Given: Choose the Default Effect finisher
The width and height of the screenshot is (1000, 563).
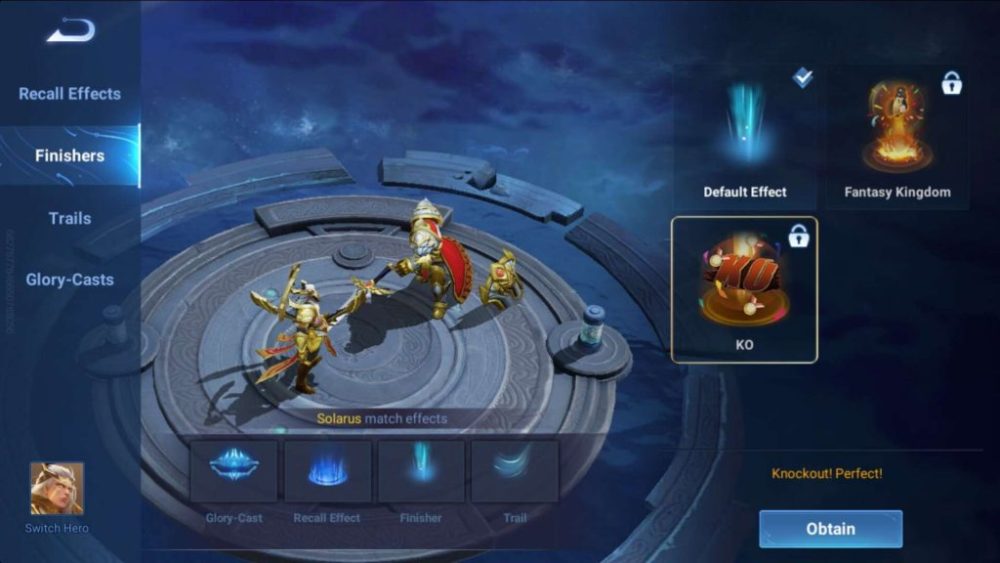Looking at the screenshot, I should (x=745, y=138).
